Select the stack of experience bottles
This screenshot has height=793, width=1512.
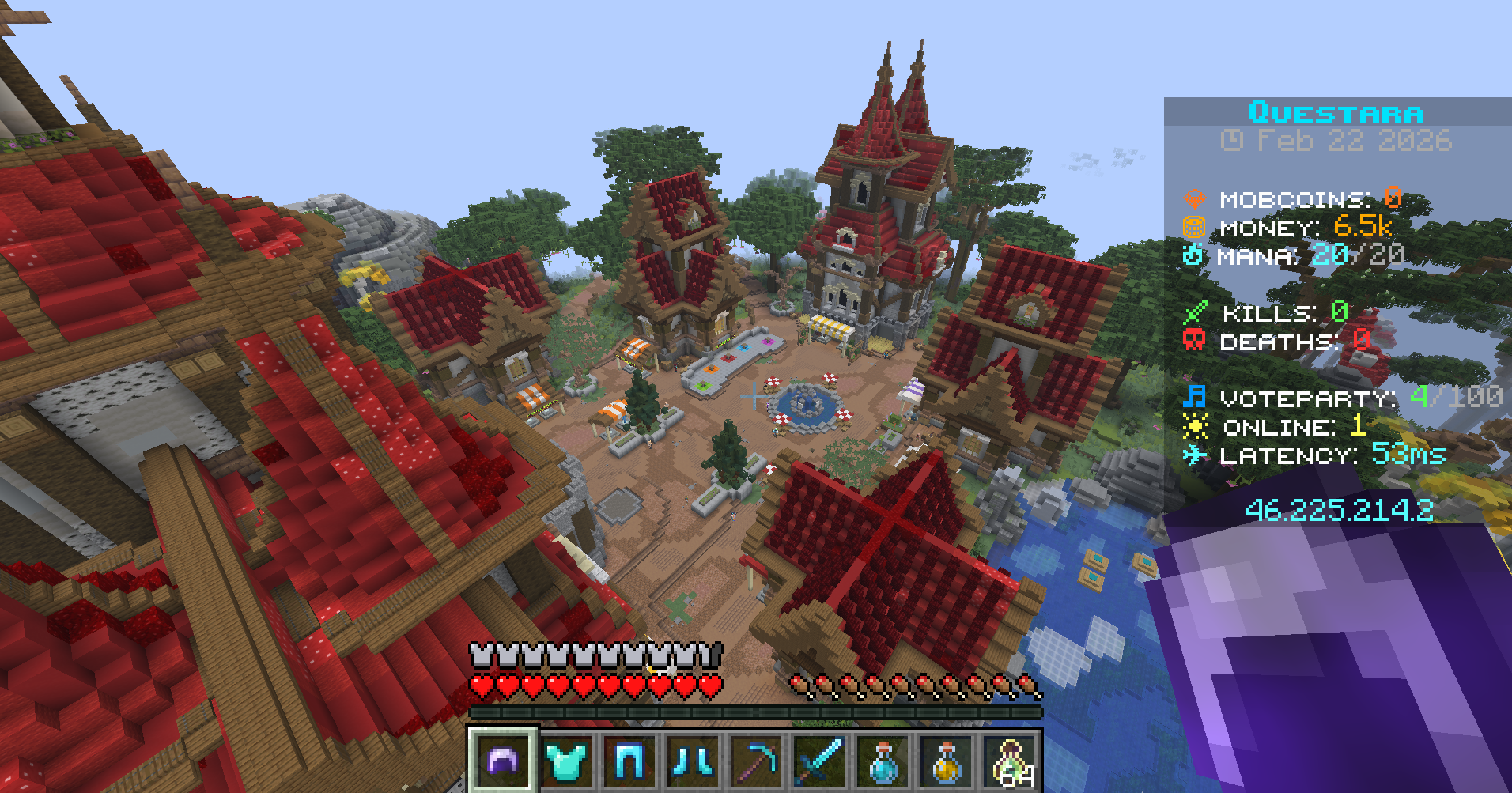click(1009, 763)
